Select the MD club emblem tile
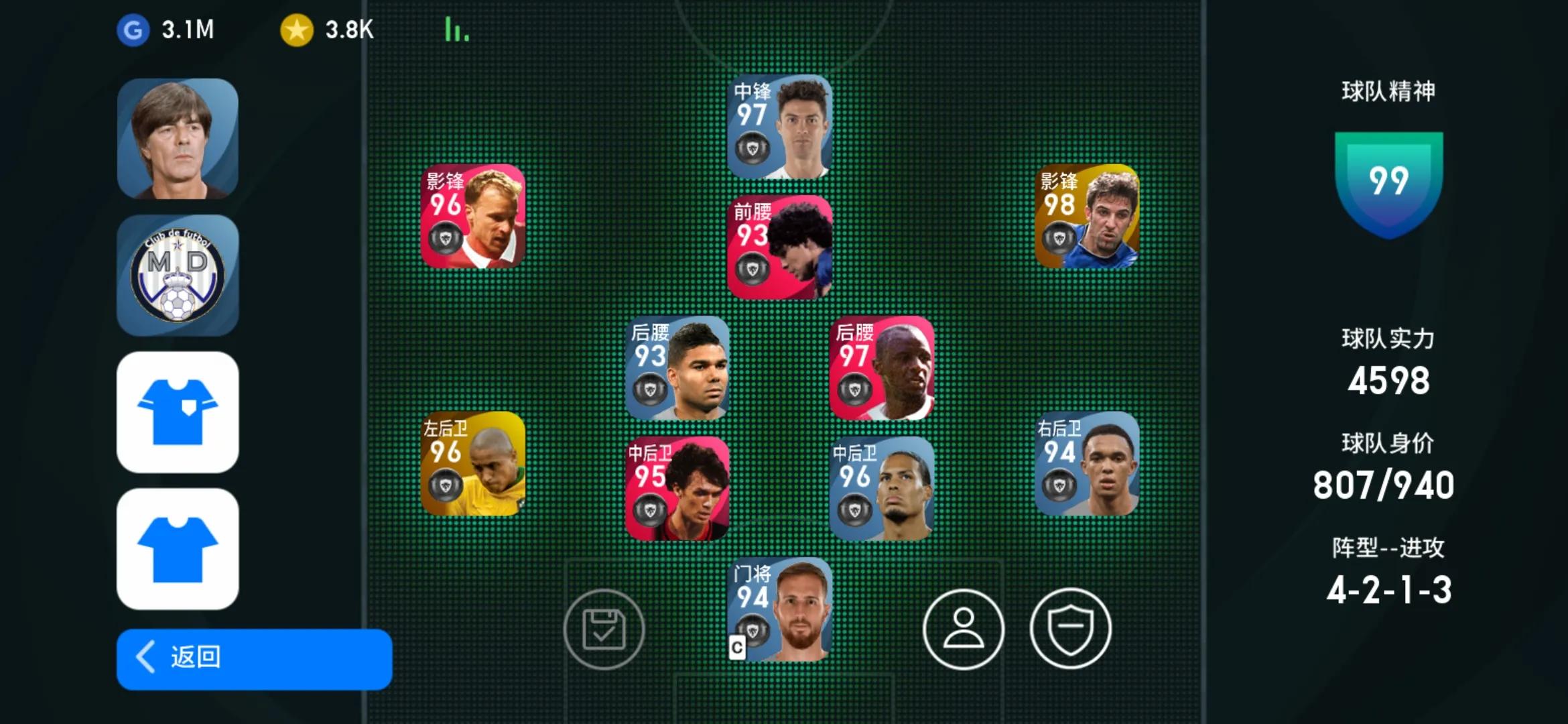 click(178, 275)
